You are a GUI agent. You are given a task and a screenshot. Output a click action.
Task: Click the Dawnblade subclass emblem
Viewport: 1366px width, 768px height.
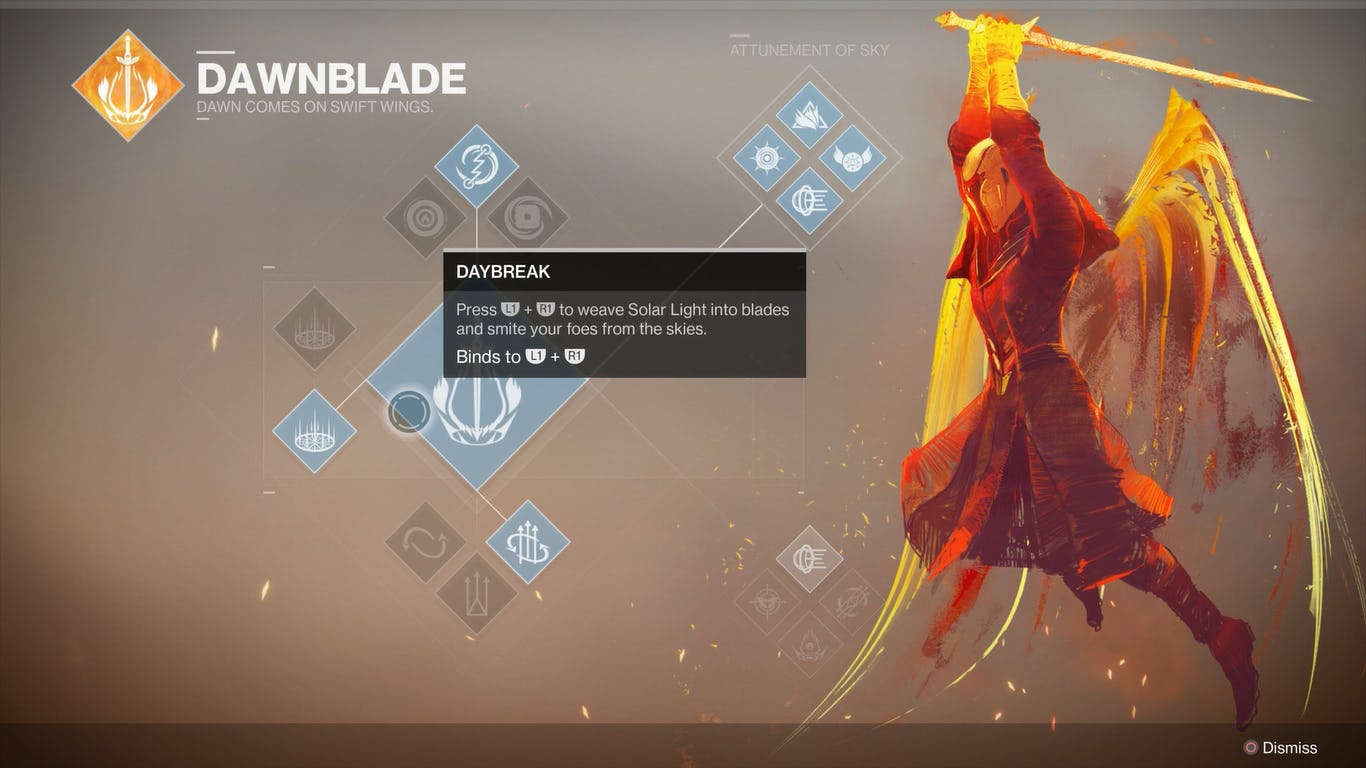[128, 85]
